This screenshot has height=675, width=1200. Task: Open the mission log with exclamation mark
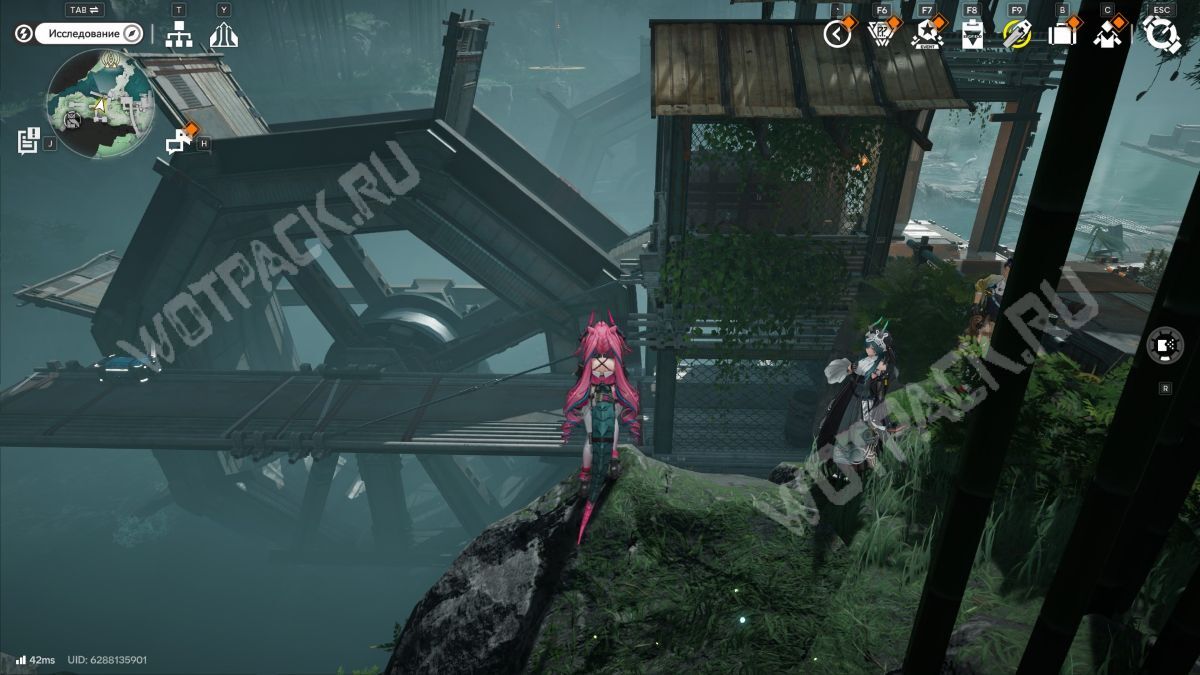click(x=28, y=141)
